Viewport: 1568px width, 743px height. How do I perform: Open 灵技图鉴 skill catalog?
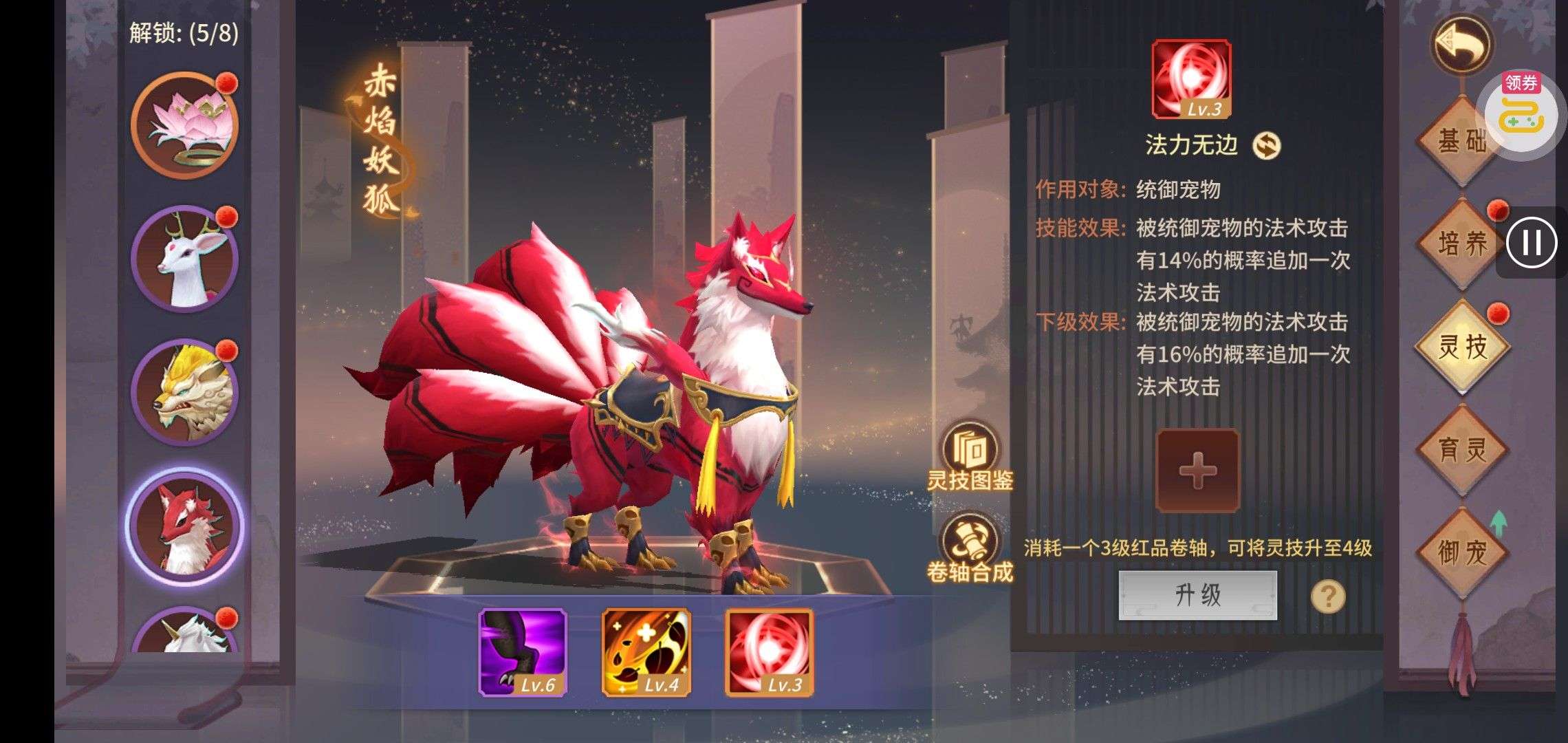970,456
